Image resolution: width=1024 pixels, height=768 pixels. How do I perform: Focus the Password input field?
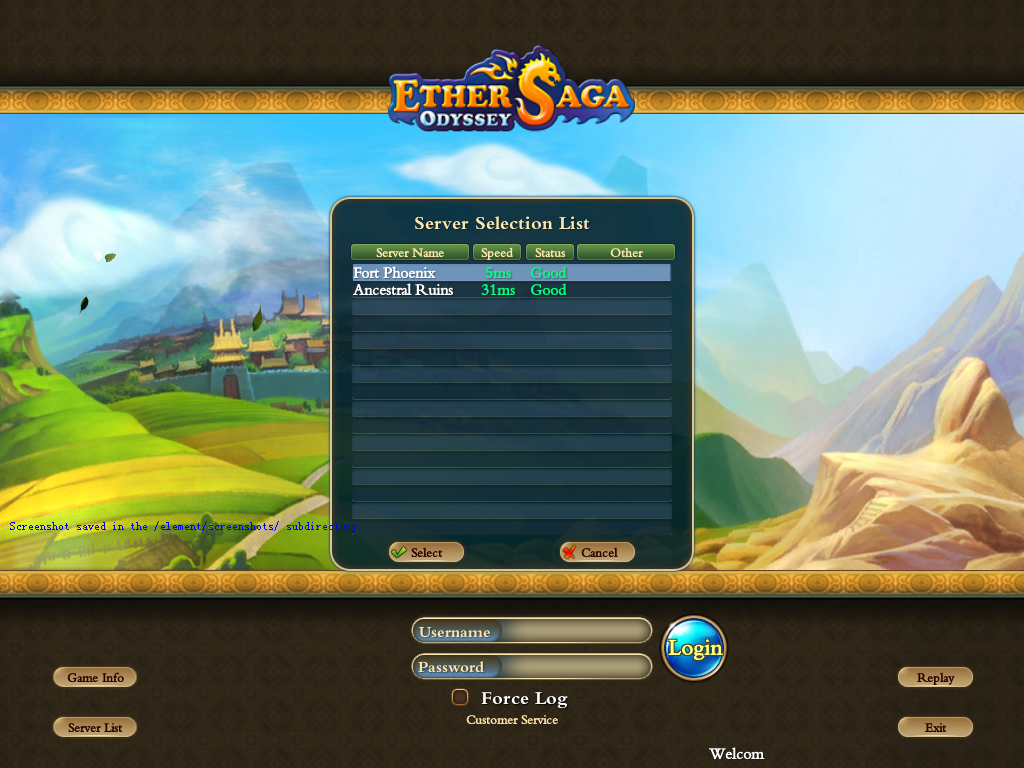coord(572,667)
